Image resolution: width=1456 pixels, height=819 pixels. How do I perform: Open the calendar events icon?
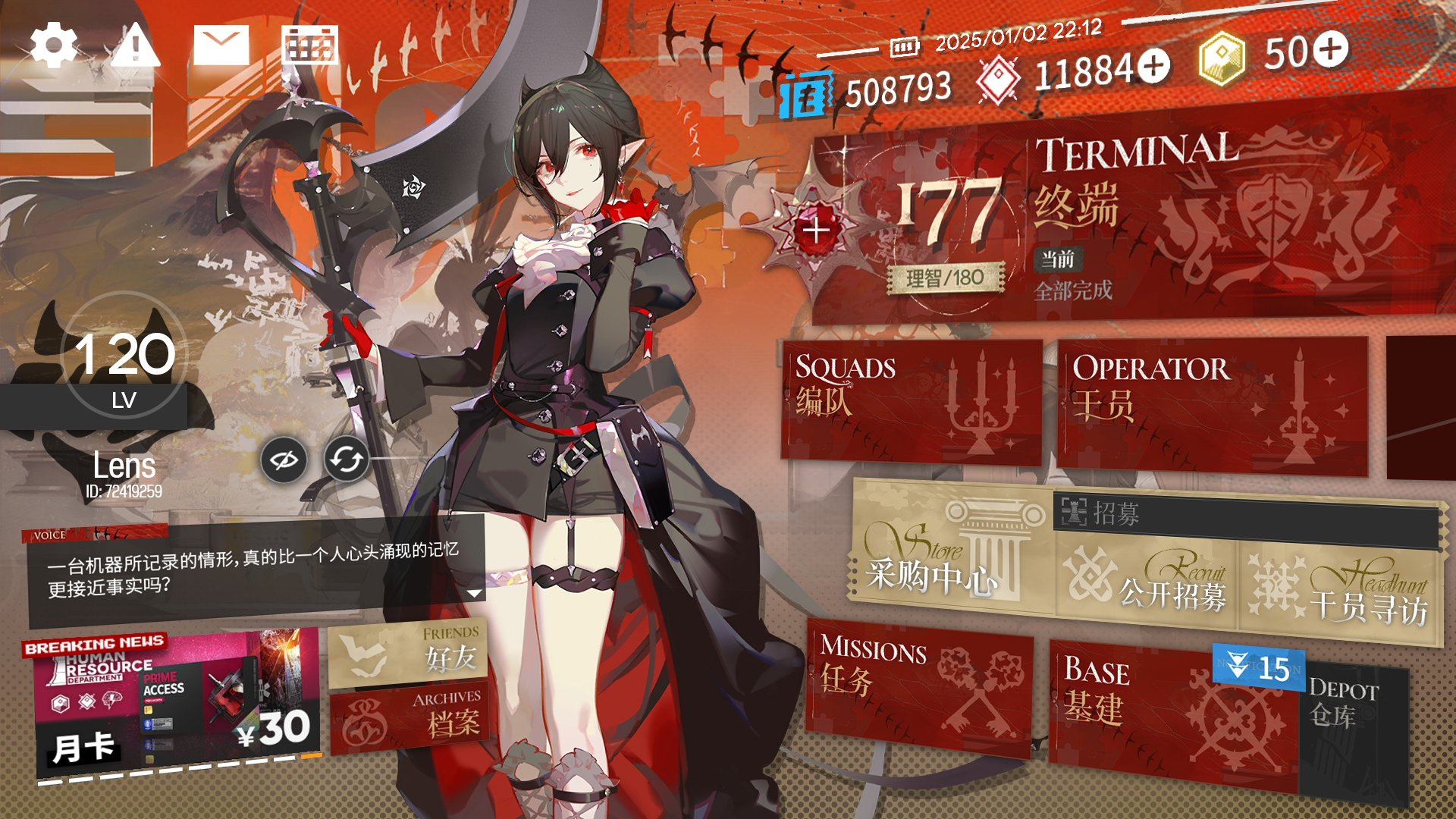coord(309,45)
